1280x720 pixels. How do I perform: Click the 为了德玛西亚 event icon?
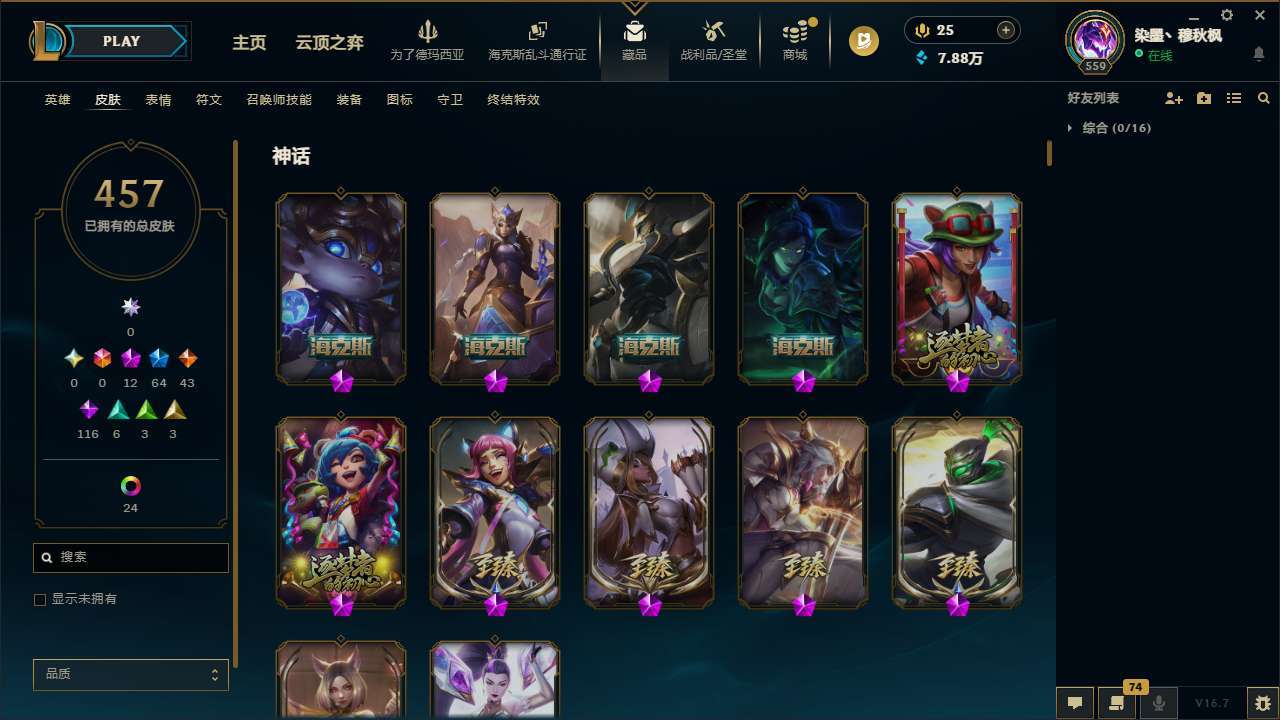click(428, 38)
